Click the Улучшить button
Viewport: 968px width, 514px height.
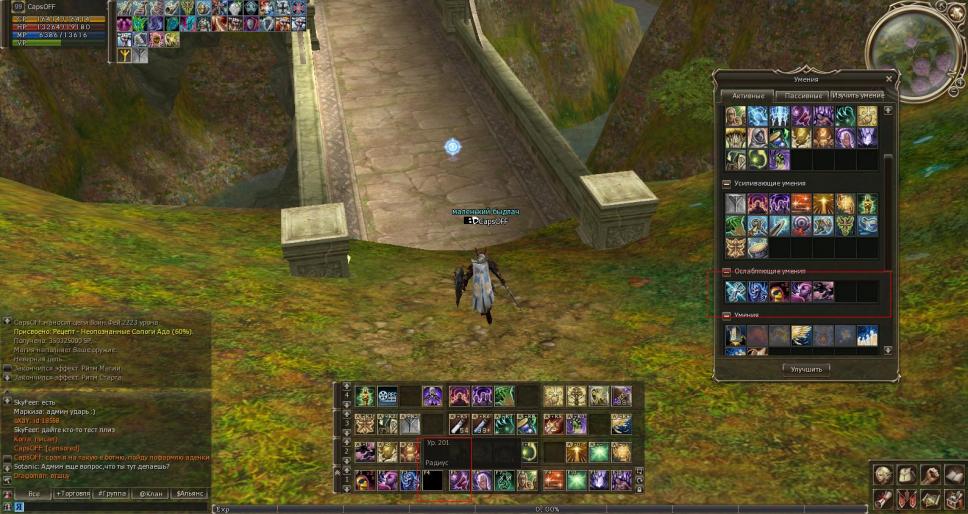(804, 369)
